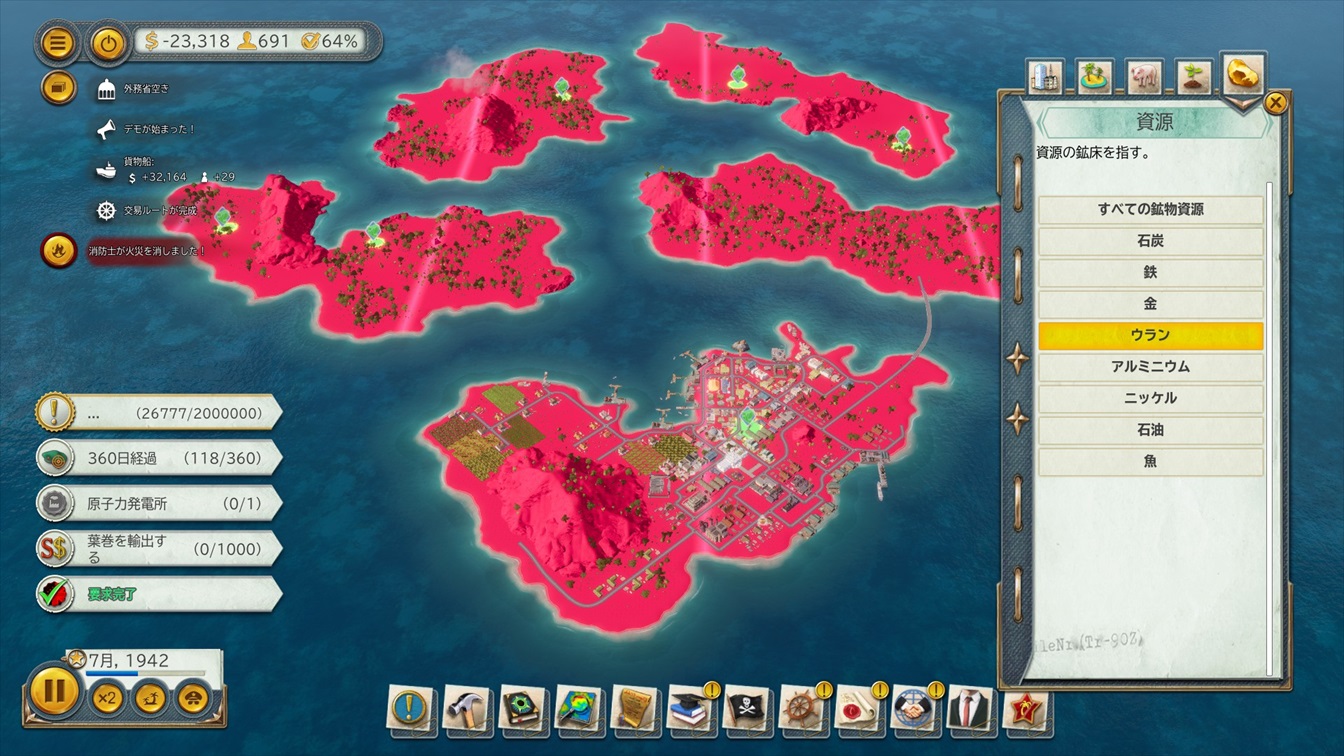This screenshot has height=756, width=1344.
Task: Open the ship wheel trade menu
Action: pos(802,706)
